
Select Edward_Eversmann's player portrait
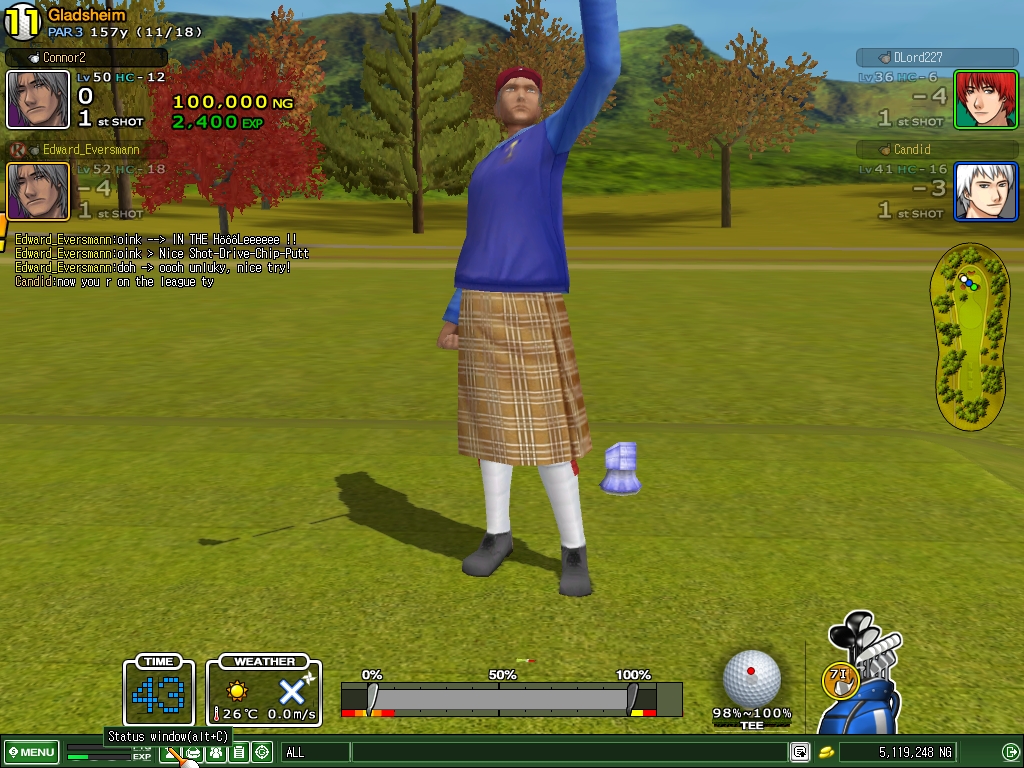coord(38,190)
